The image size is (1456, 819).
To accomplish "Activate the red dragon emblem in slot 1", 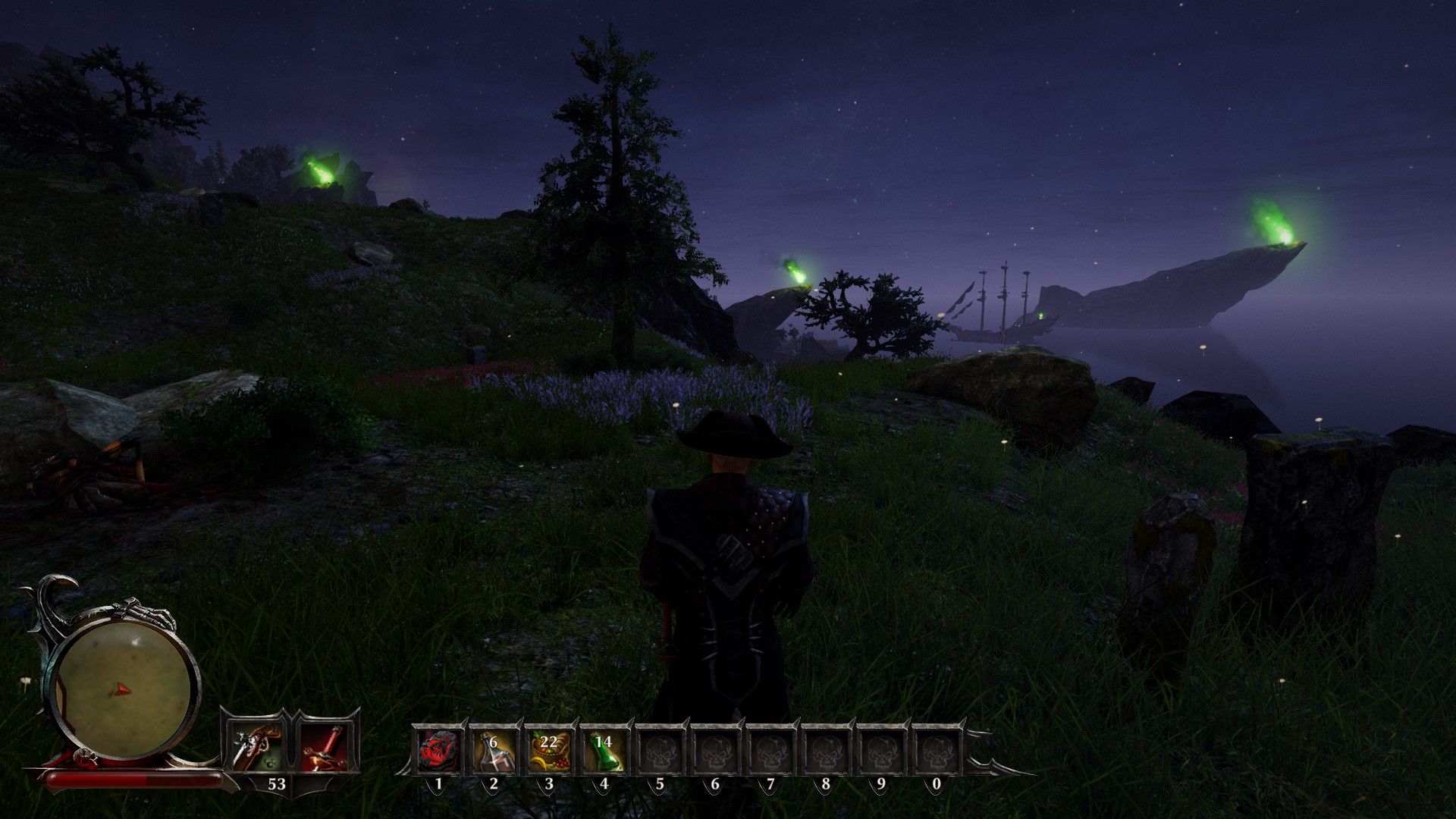I will pos(438,750).
